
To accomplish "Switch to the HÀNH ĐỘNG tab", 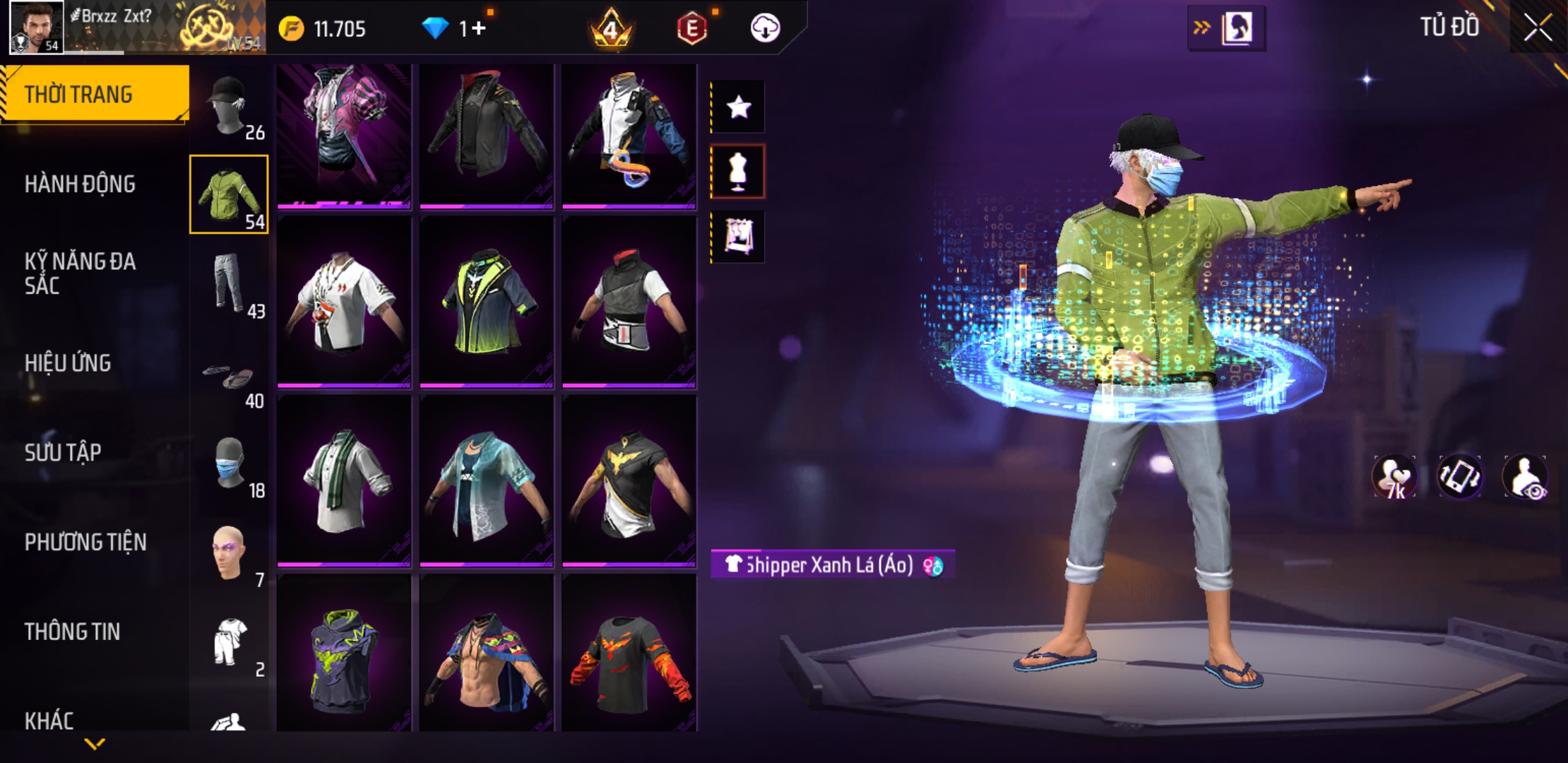I will [x=80, y=184].
